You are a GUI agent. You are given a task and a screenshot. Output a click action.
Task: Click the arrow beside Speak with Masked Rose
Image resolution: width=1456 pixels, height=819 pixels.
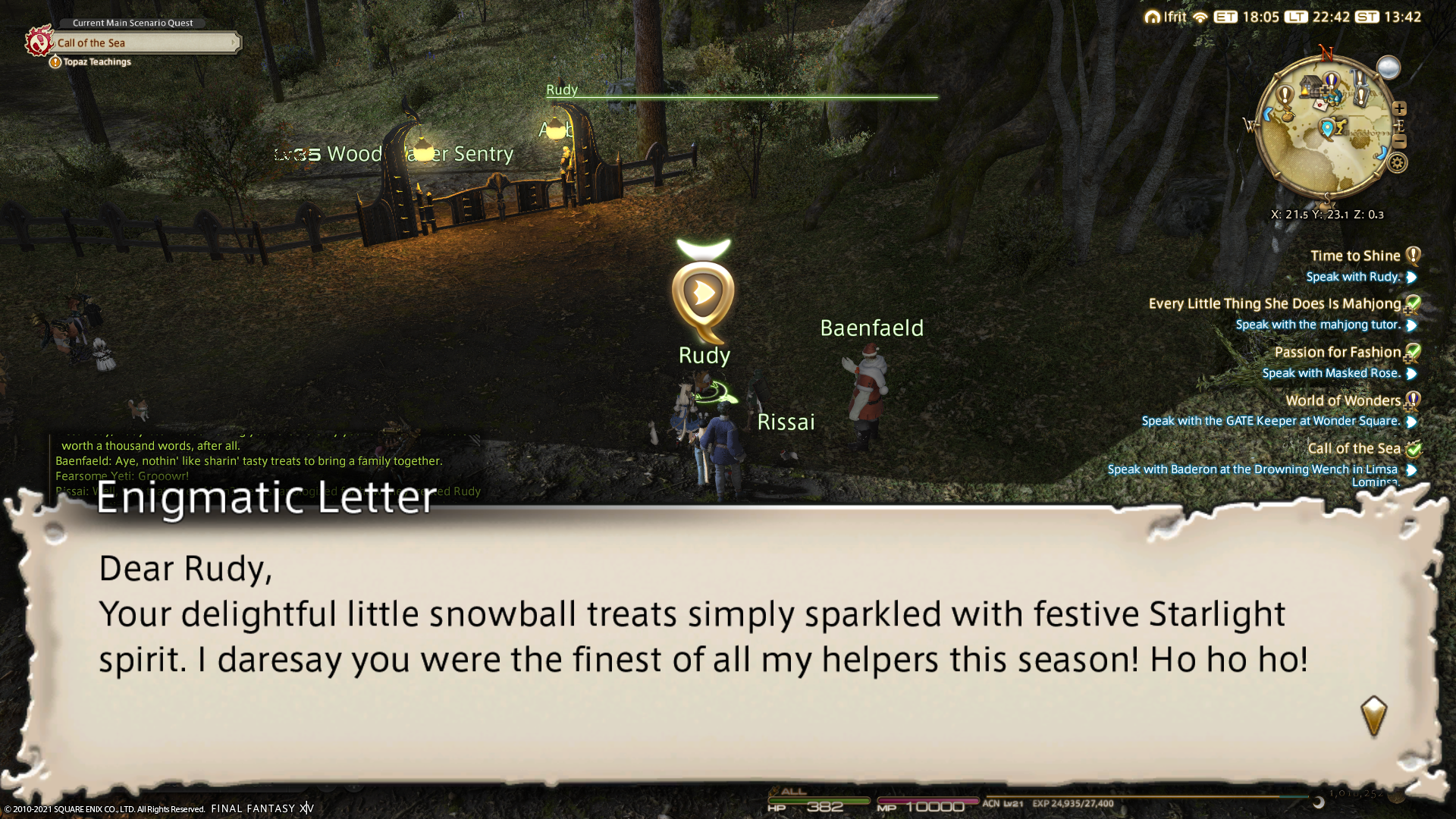[1411, 374]
